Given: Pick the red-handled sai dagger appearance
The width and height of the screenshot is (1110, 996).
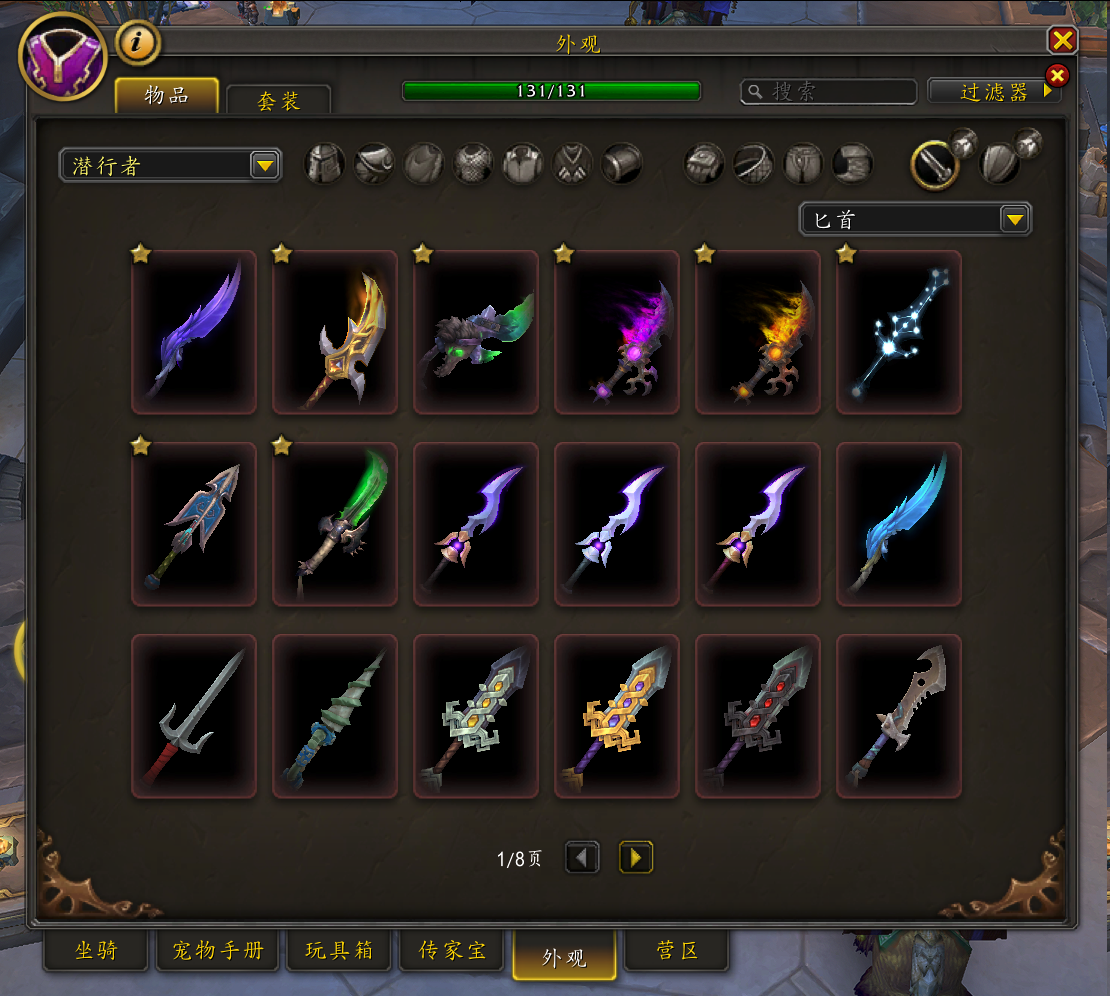Looking at the screenshot, I should click(194, 716).
